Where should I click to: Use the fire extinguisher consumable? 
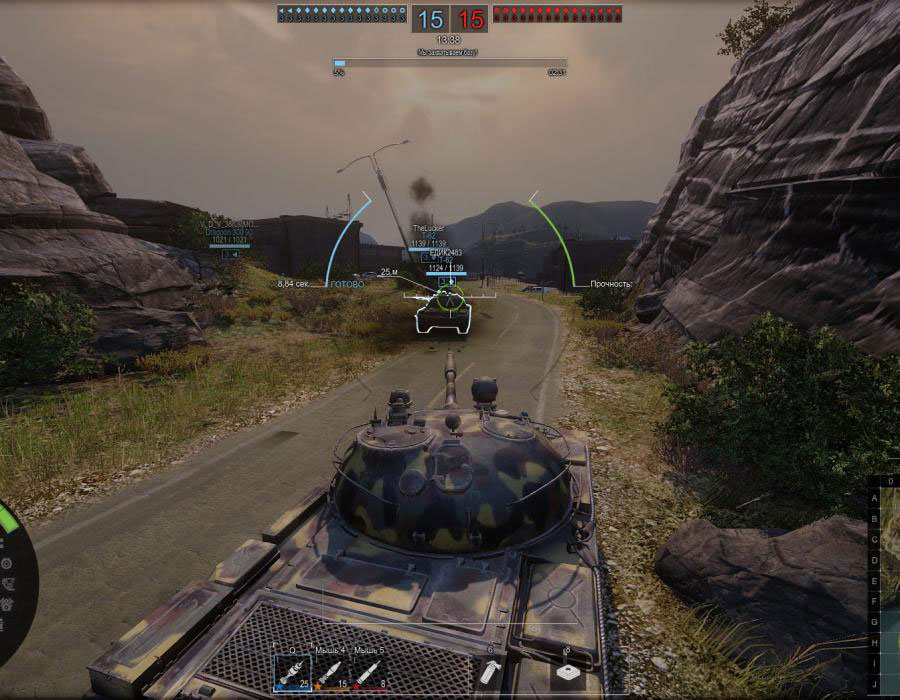pos(489,673)
